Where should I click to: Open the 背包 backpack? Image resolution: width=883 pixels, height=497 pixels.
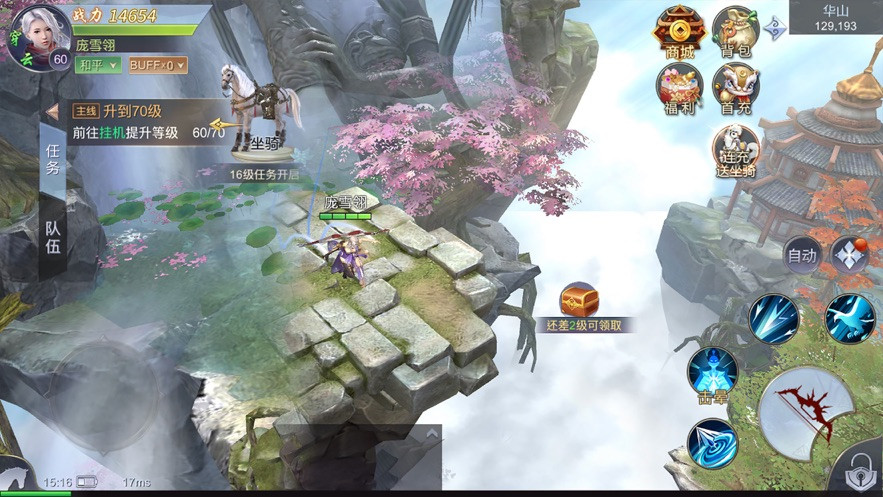(x=736, y=32)
